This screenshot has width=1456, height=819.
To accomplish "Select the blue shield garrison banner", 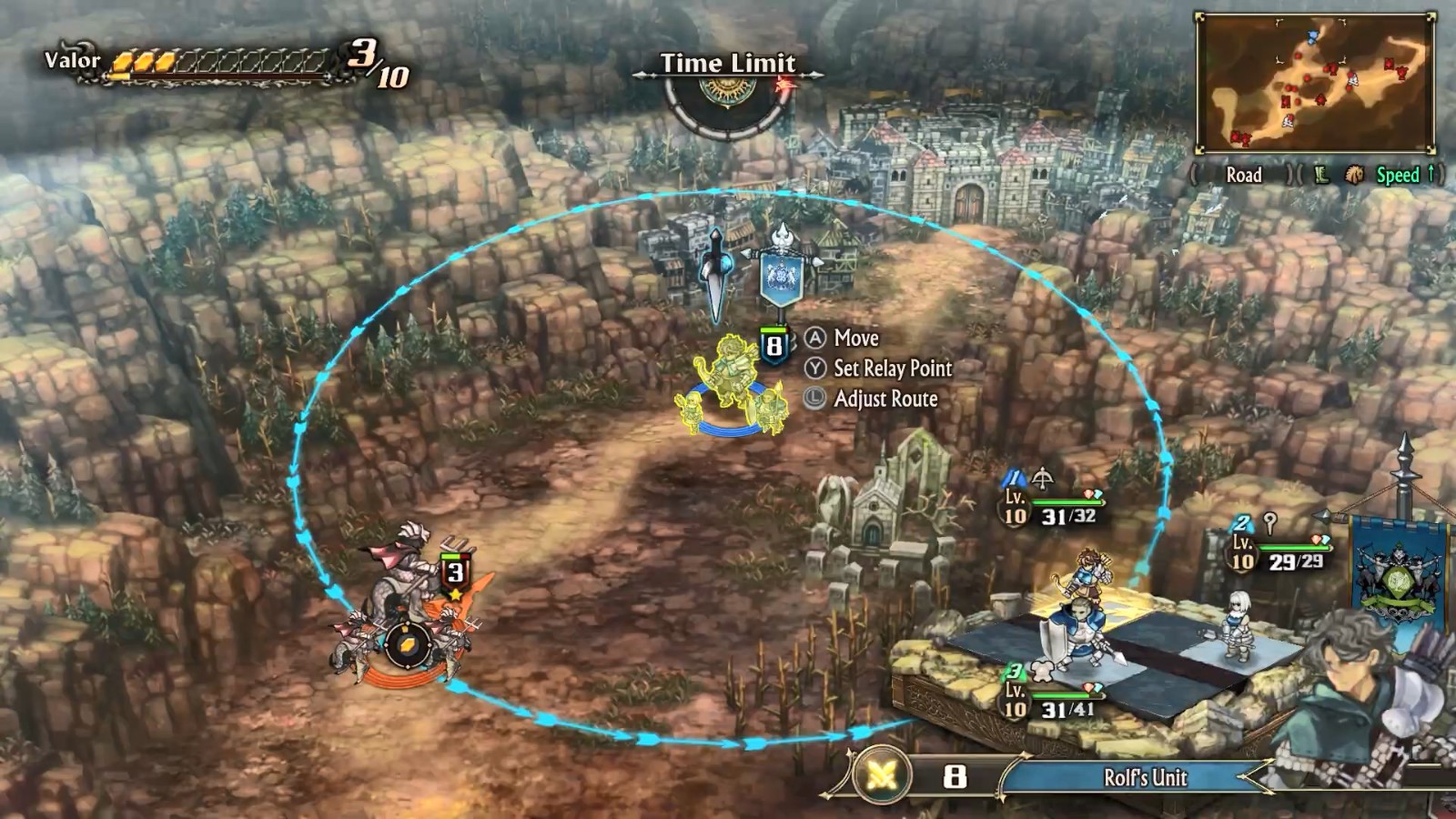I will coord(782,271).
